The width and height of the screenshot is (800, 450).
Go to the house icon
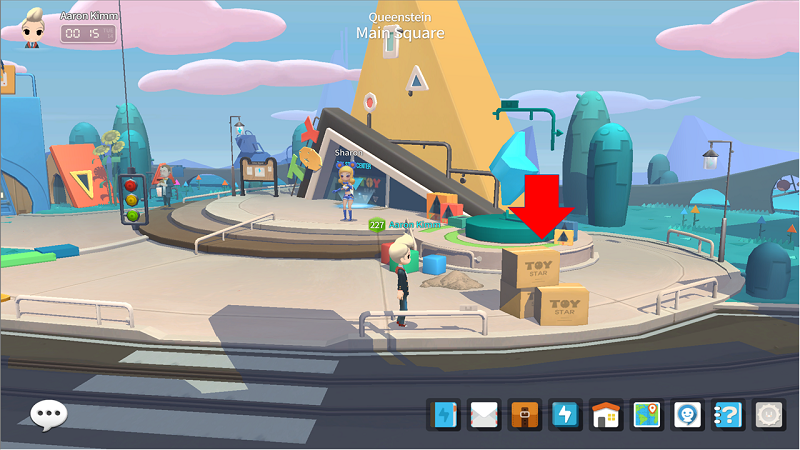click(x=606, y=414)
